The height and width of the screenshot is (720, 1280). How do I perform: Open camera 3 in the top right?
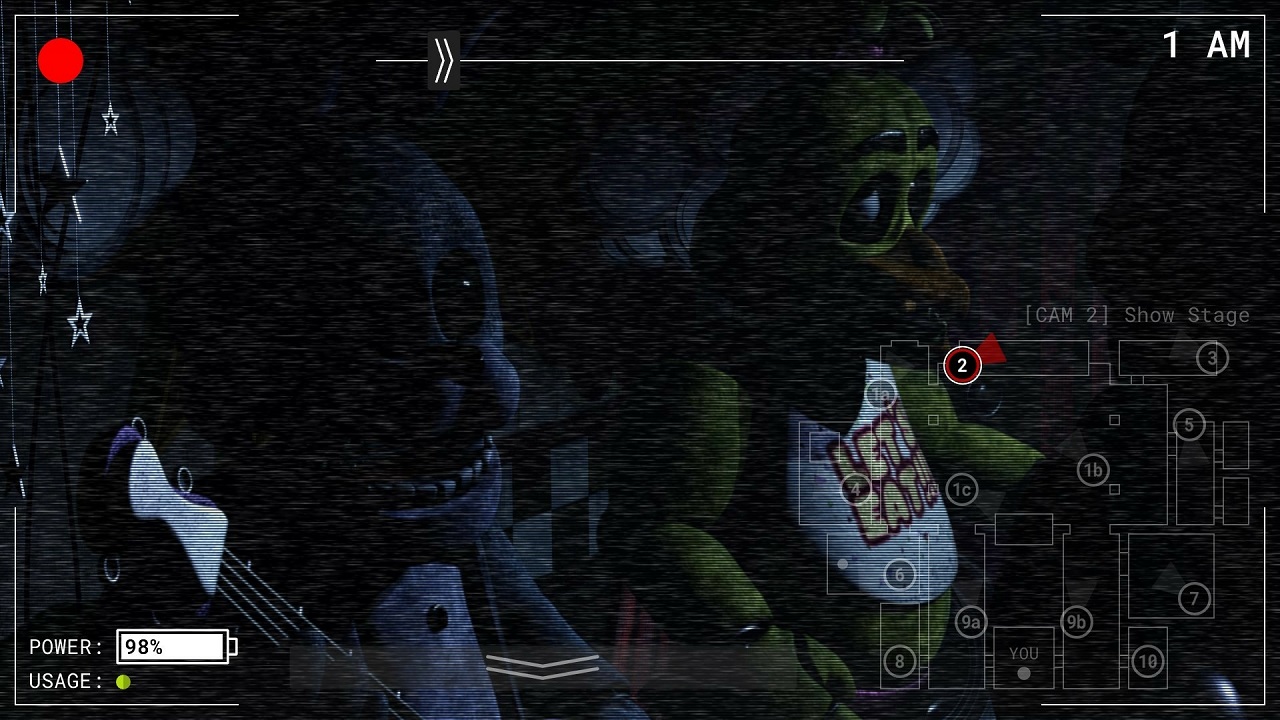coord(1211,358)
